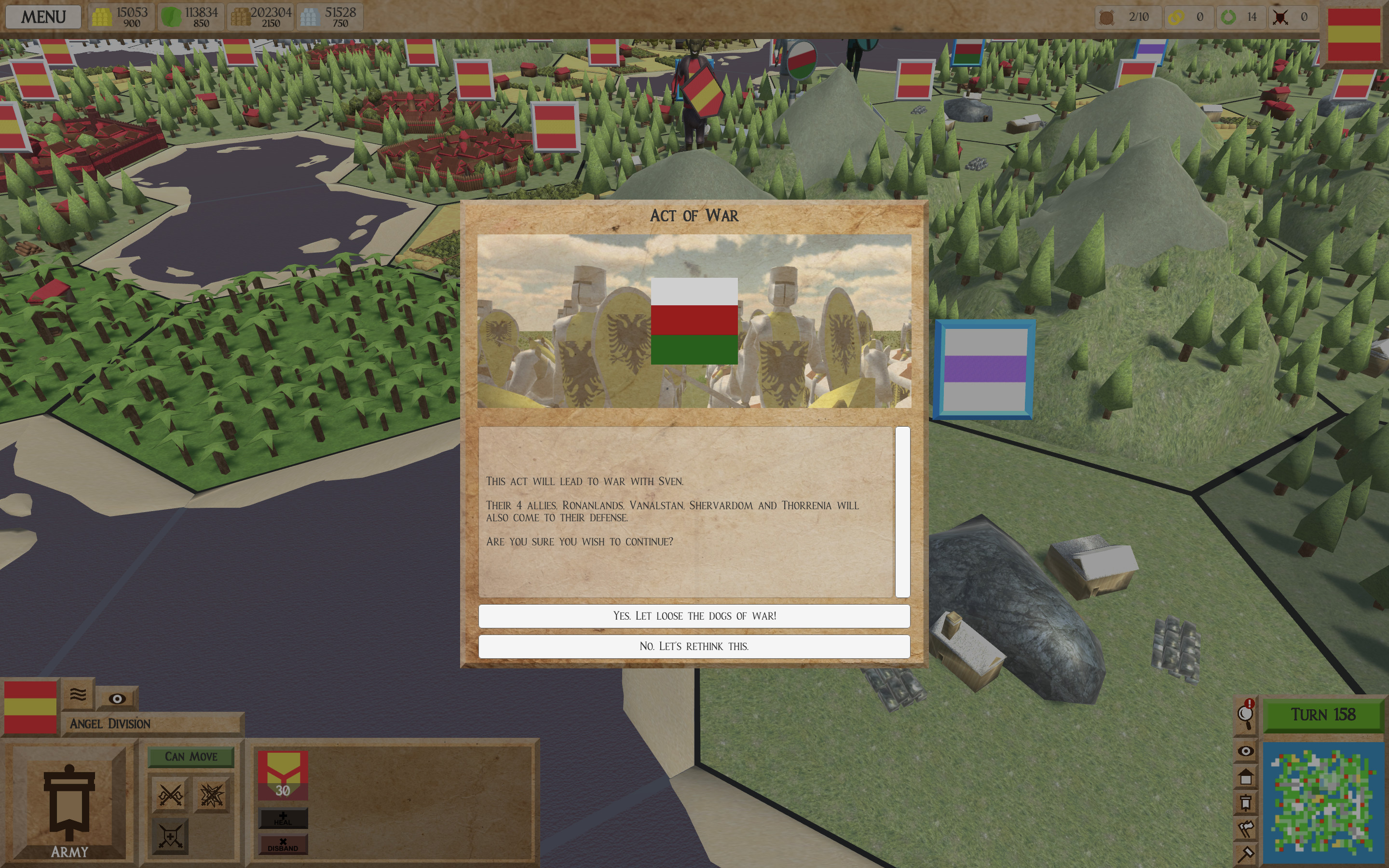Expand the Army banner panel

click(x=69, y=804)
